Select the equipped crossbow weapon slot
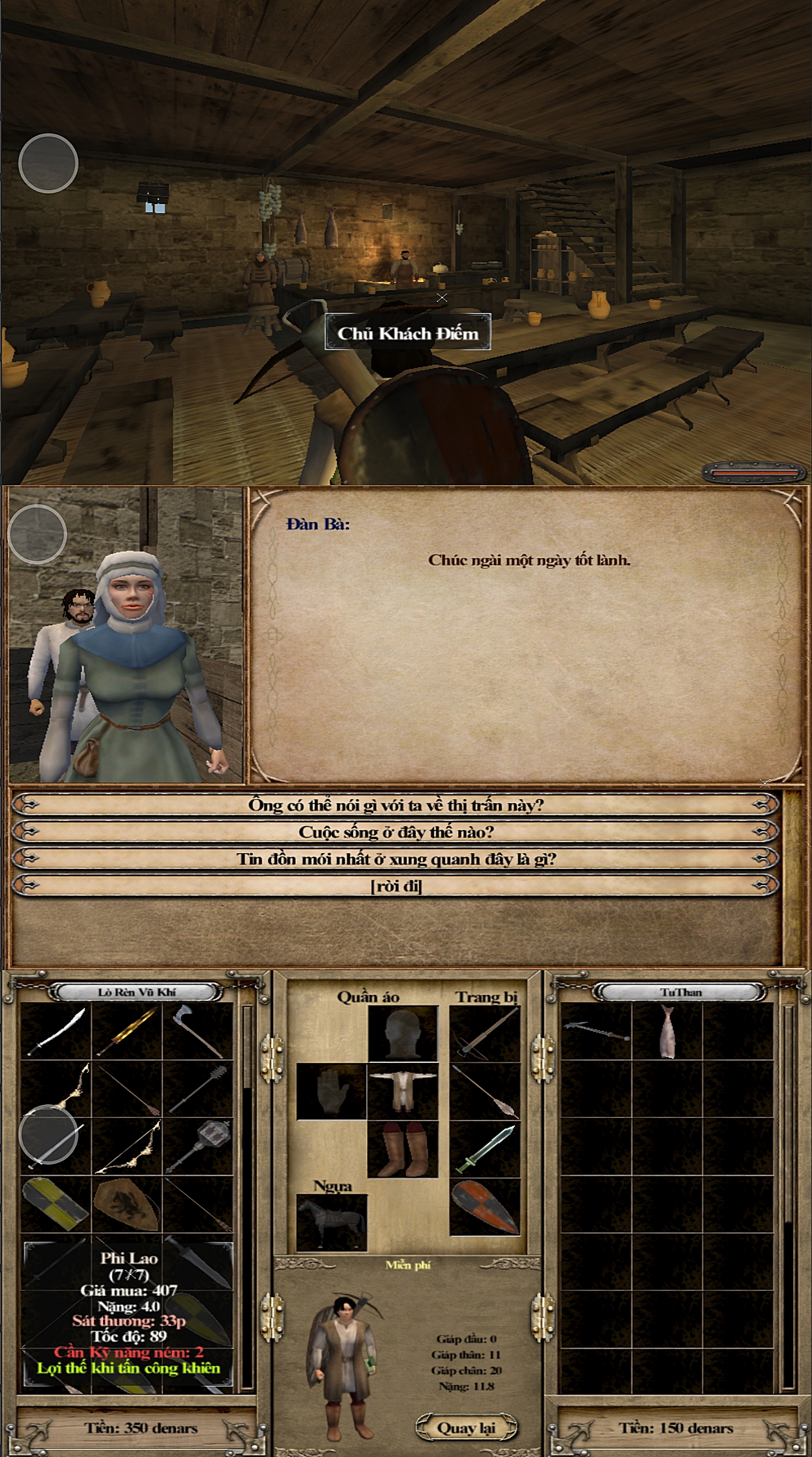The width and height of the screenshot is (812, 1457). (484, 1034)
